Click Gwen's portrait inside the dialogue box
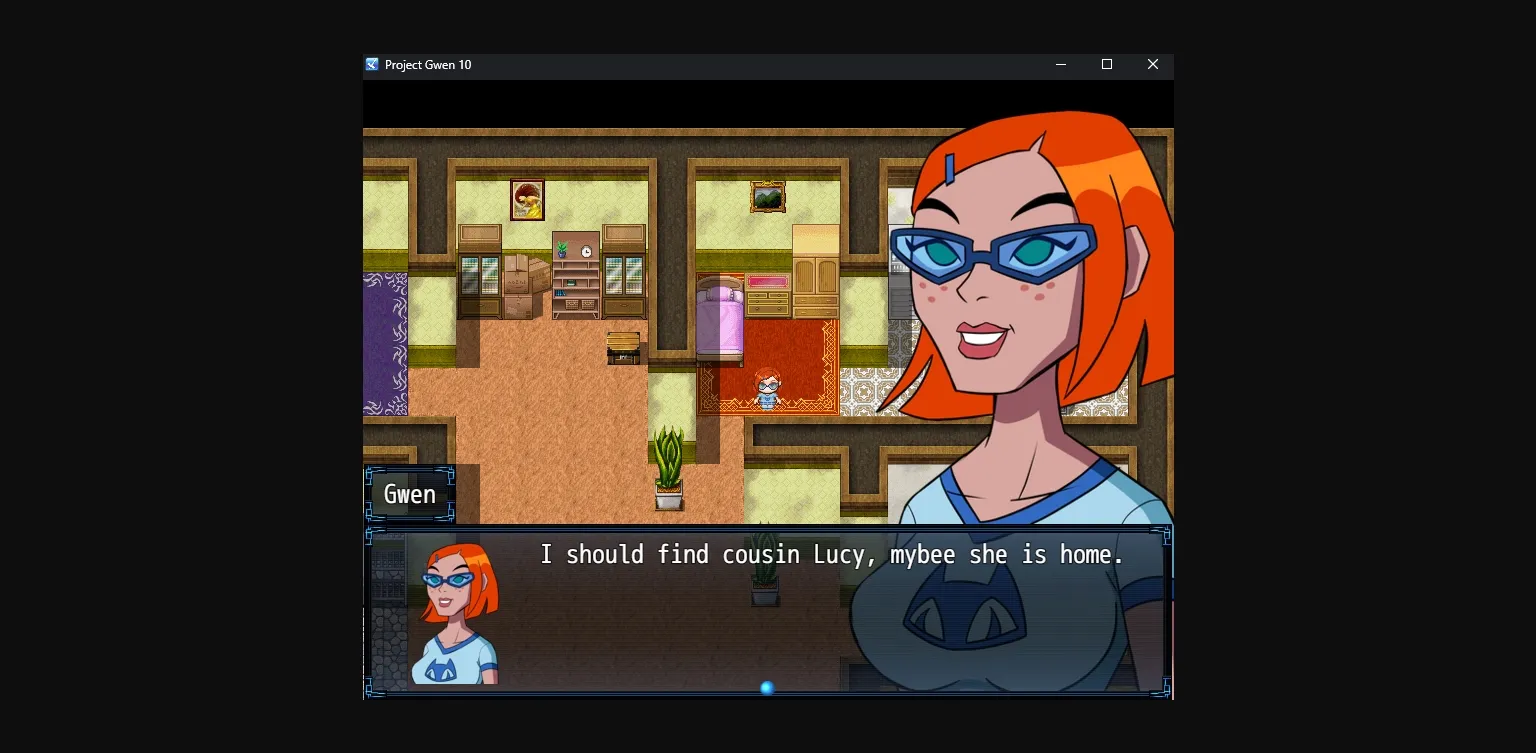1536x753 pixels. 452,600
